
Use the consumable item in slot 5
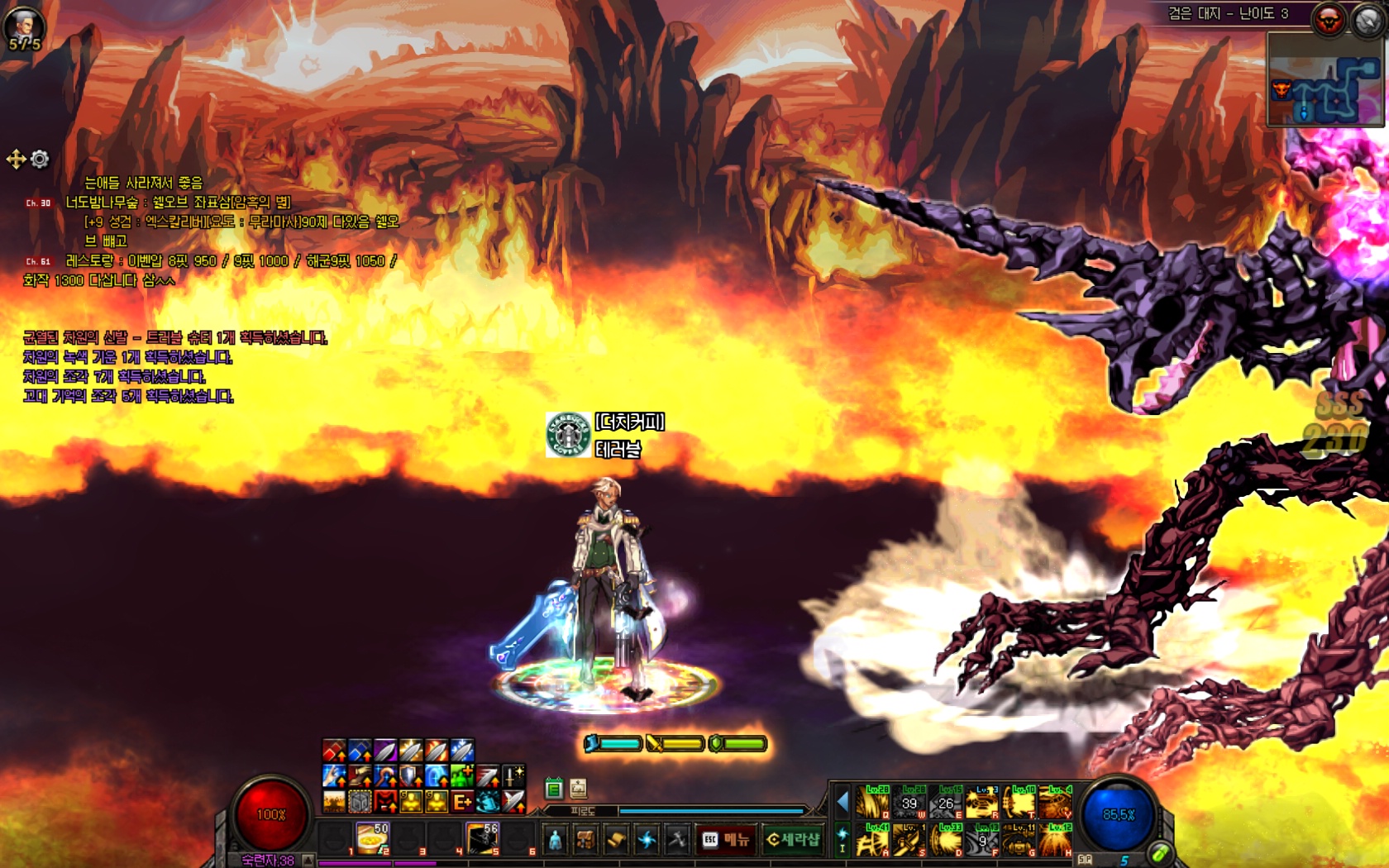(x=482, y=838)
